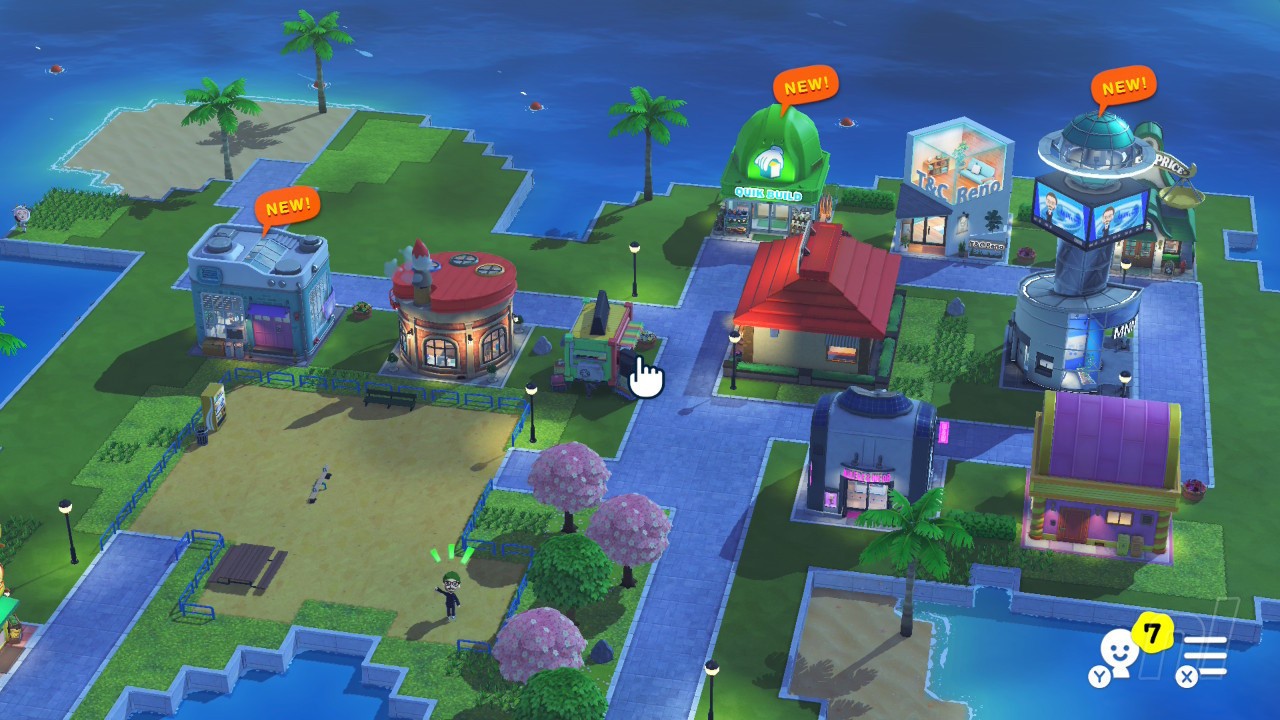This screenshot has width=1280, height=720.
Task: Select the Quik Build shop marked NEW
Action: click(x=776, y=175)
